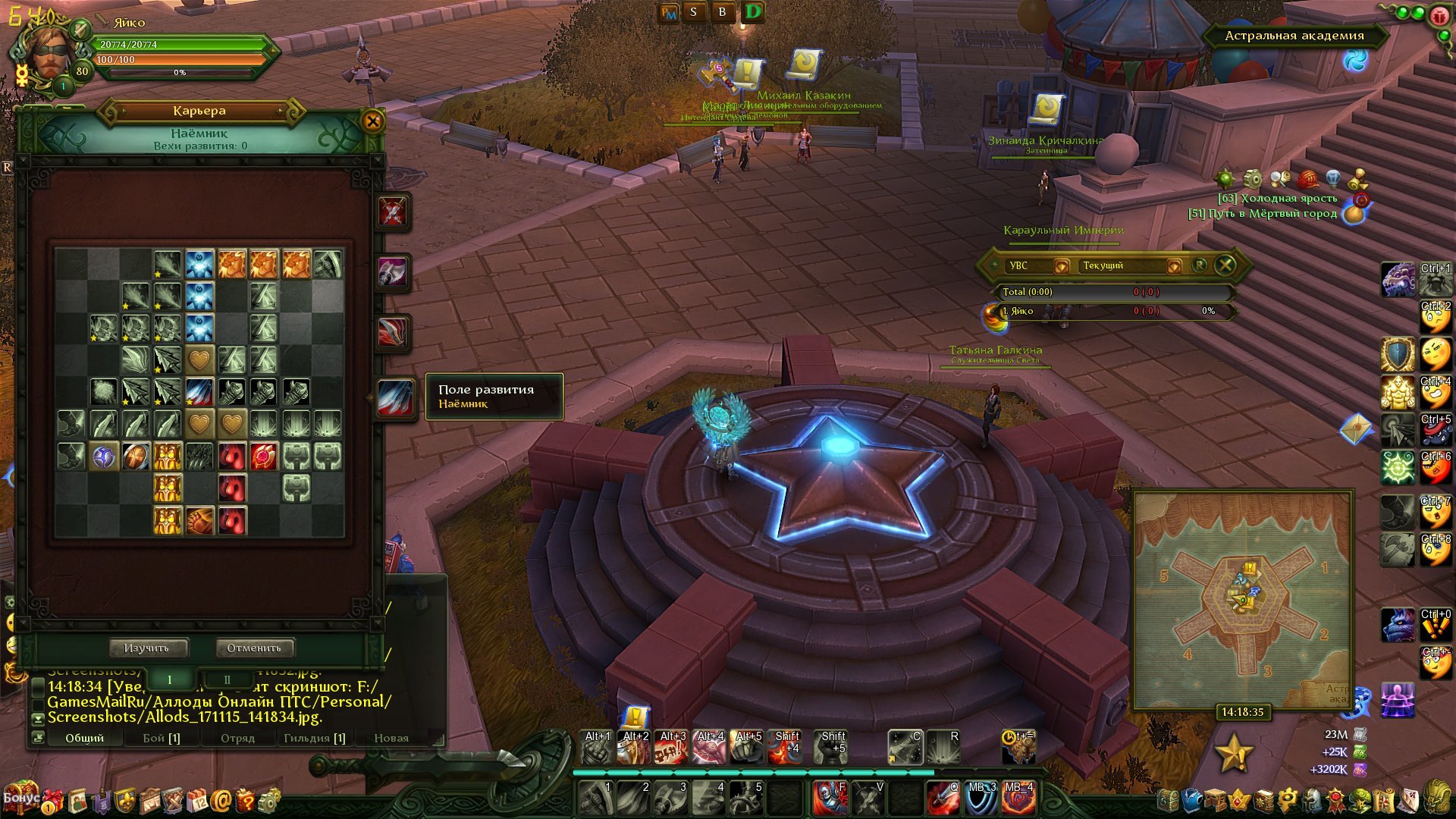Image resolution: width=1456 pixels, height=819 pixels.
Task: Close the damage meter panel
Action: point(1225,265)
